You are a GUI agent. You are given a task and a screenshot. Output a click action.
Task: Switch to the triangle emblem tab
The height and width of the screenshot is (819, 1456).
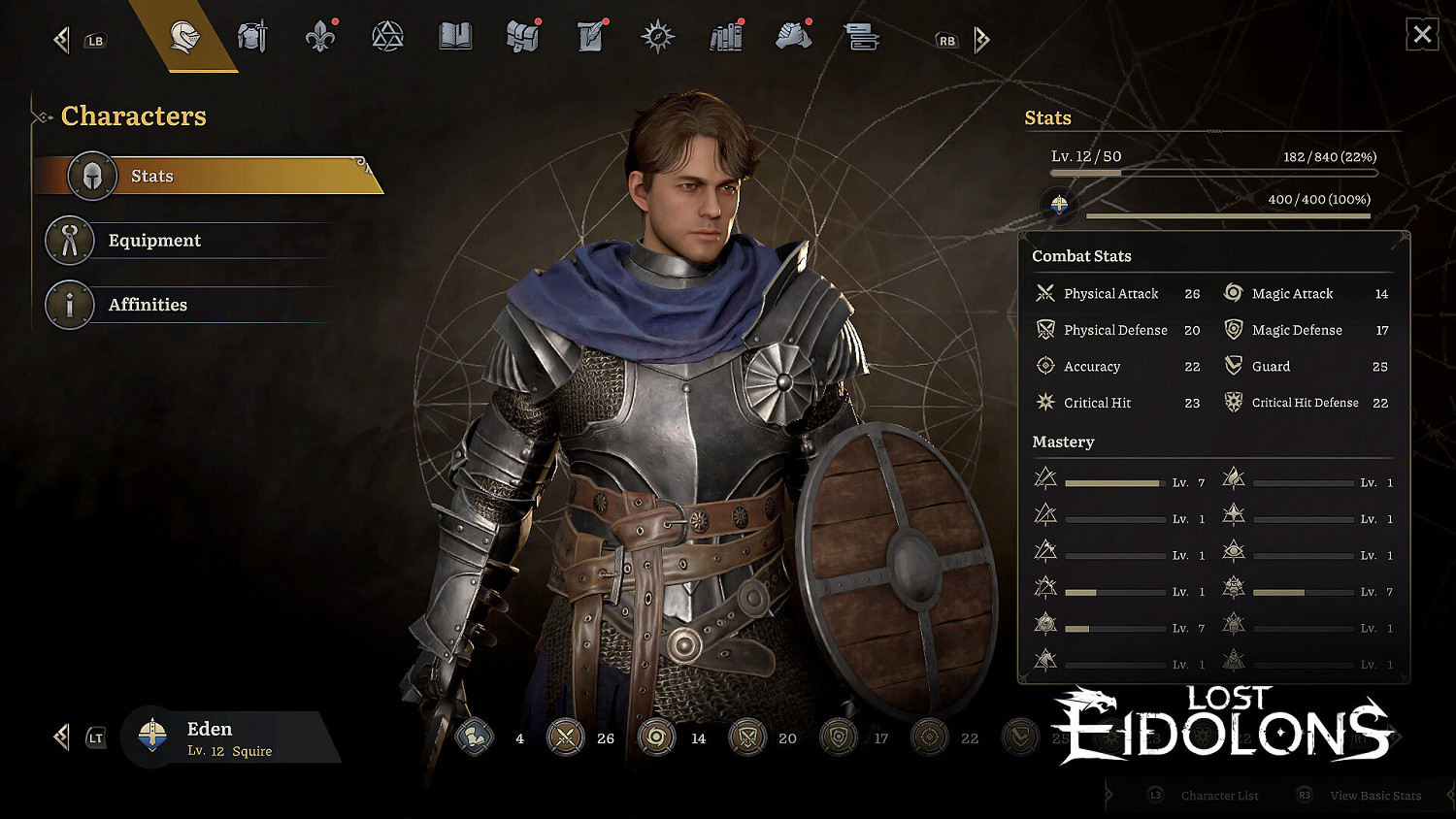point(387,38)
